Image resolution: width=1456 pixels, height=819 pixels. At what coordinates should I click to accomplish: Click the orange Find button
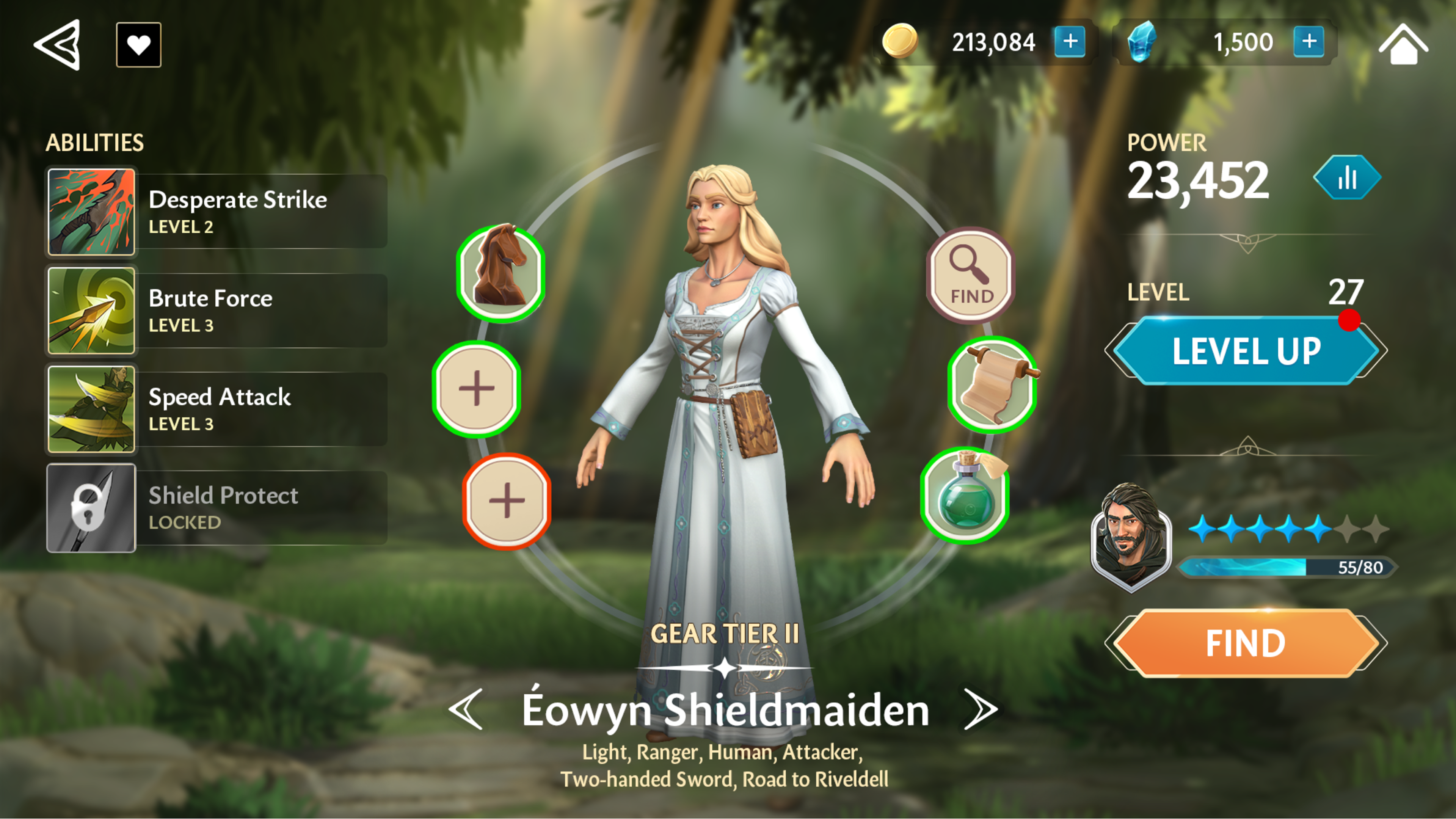click(x=1246, y=643)
